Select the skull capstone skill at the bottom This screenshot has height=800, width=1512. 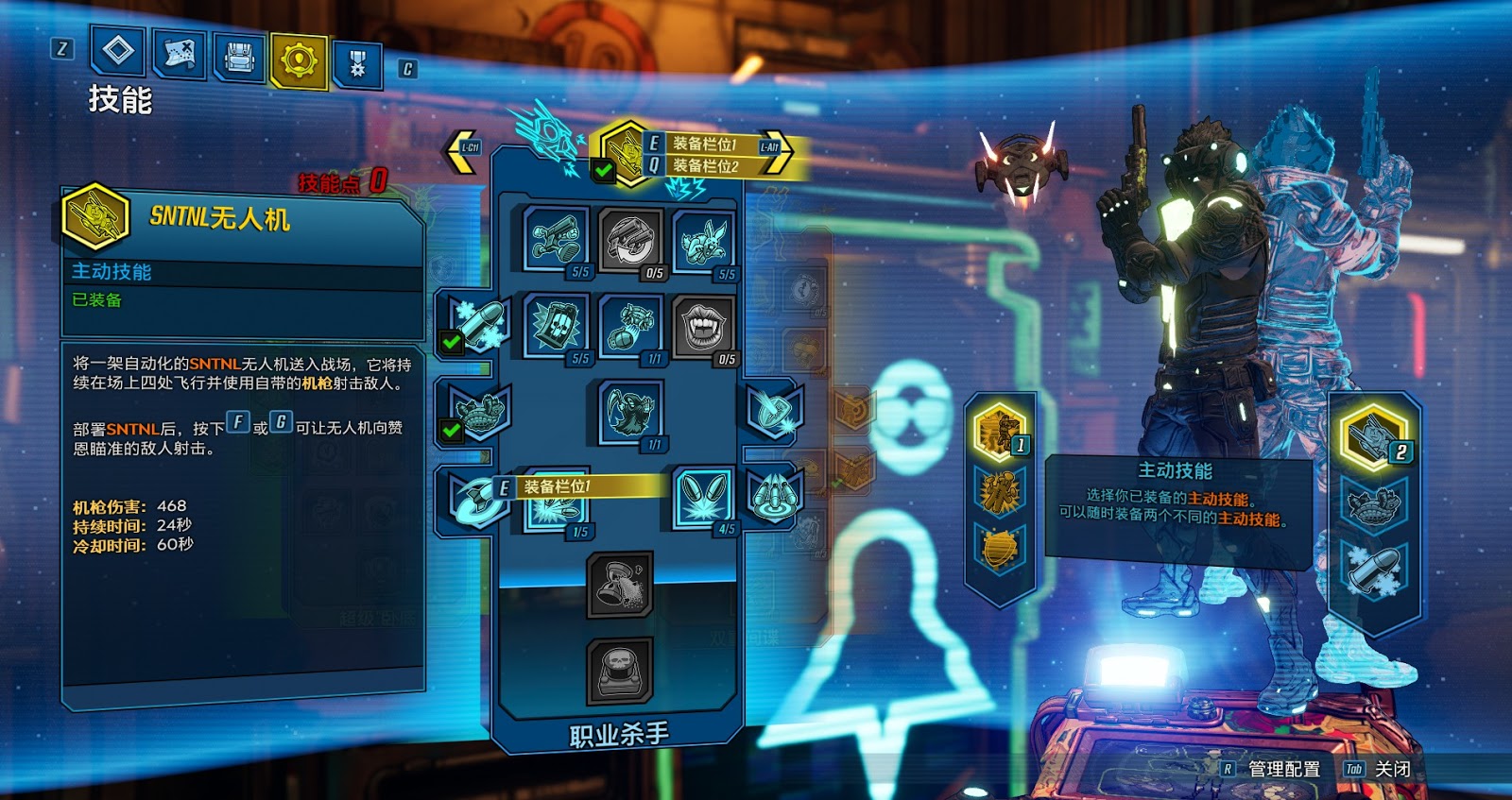[620, 672]
